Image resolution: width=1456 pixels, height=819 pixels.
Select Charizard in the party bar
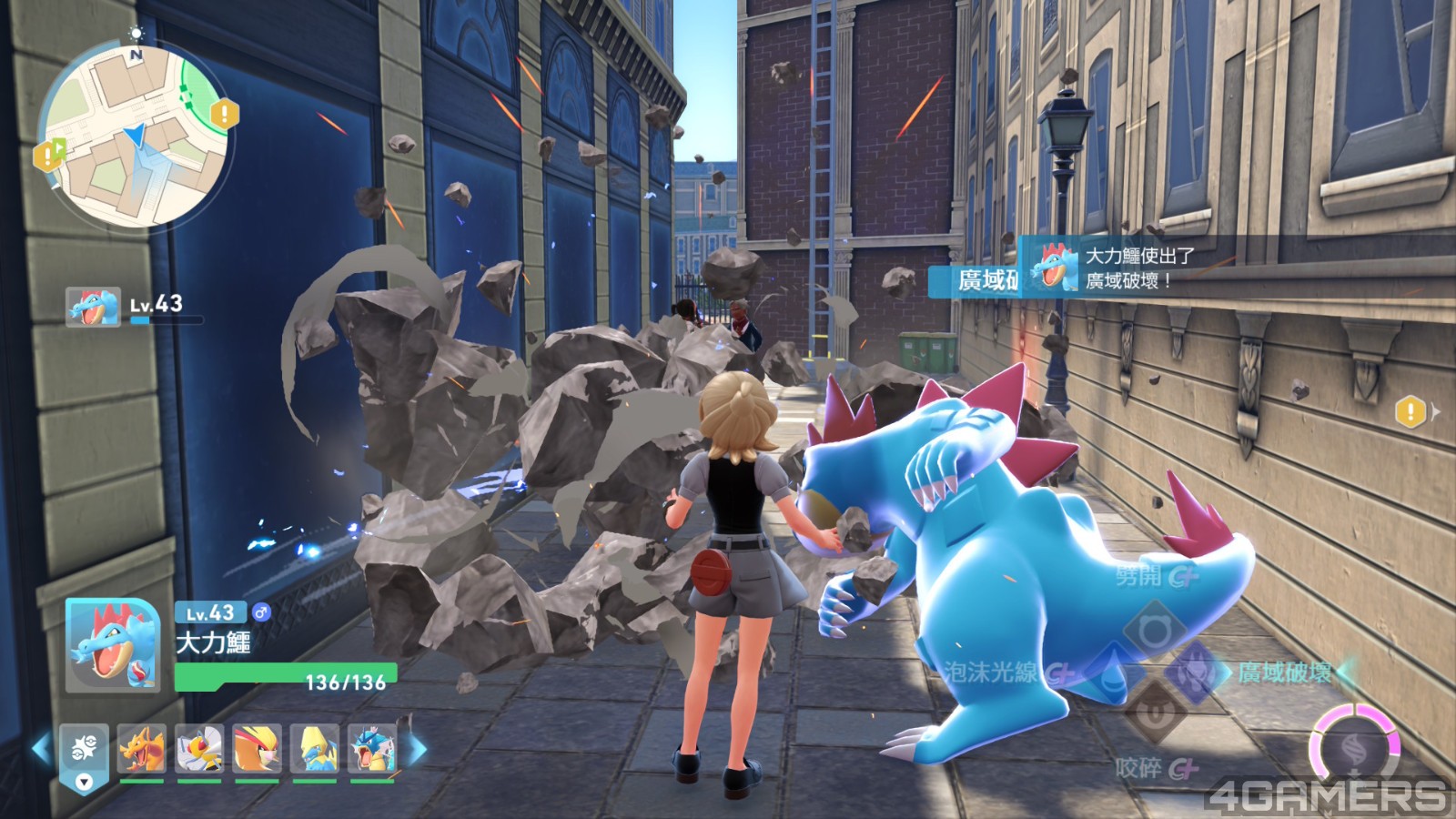[142, 749]
